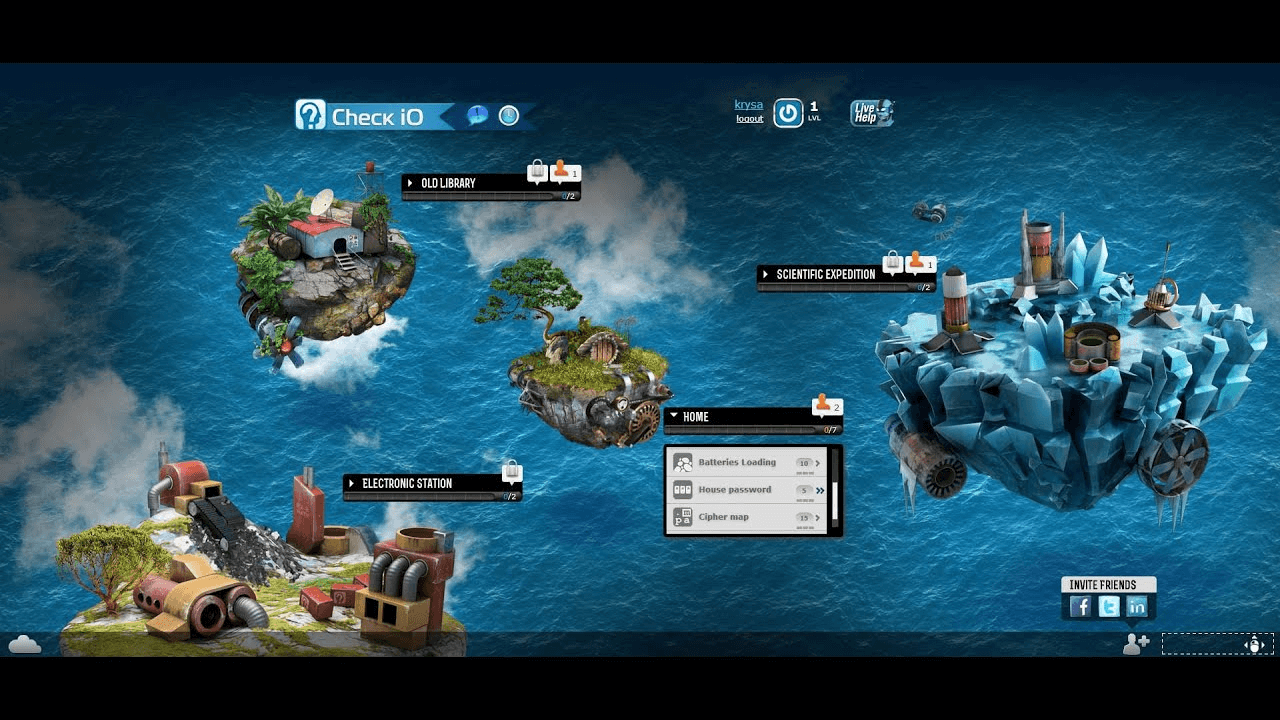Toggle the lock icon on Electronic Station
This screenshot has height=720, width=1280.
click(510, 471)
